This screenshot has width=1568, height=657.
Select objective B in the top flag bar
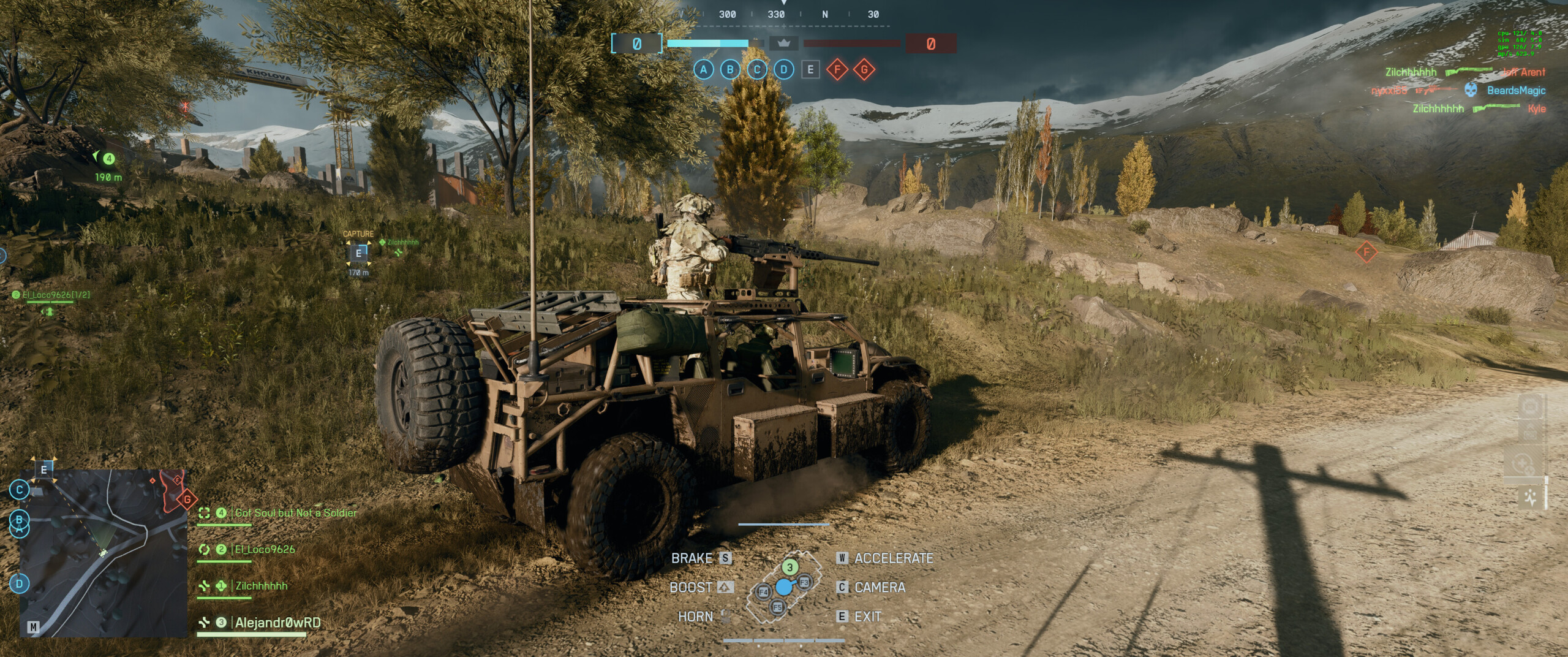(729, 70)
